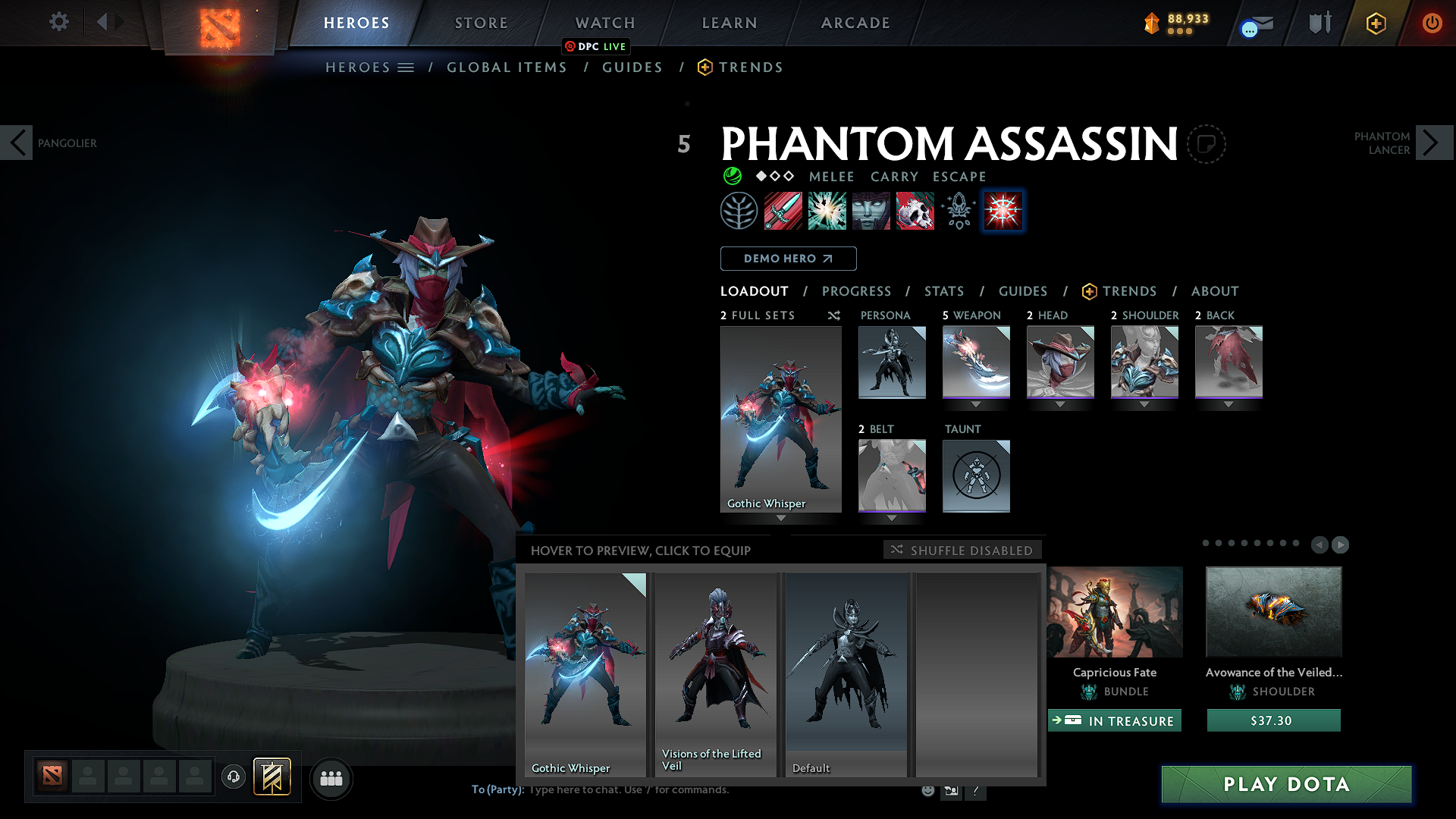Open the Weapon loadout slot
The height and width of the screenshot is (819, 1456).
(x=976, y=362)
